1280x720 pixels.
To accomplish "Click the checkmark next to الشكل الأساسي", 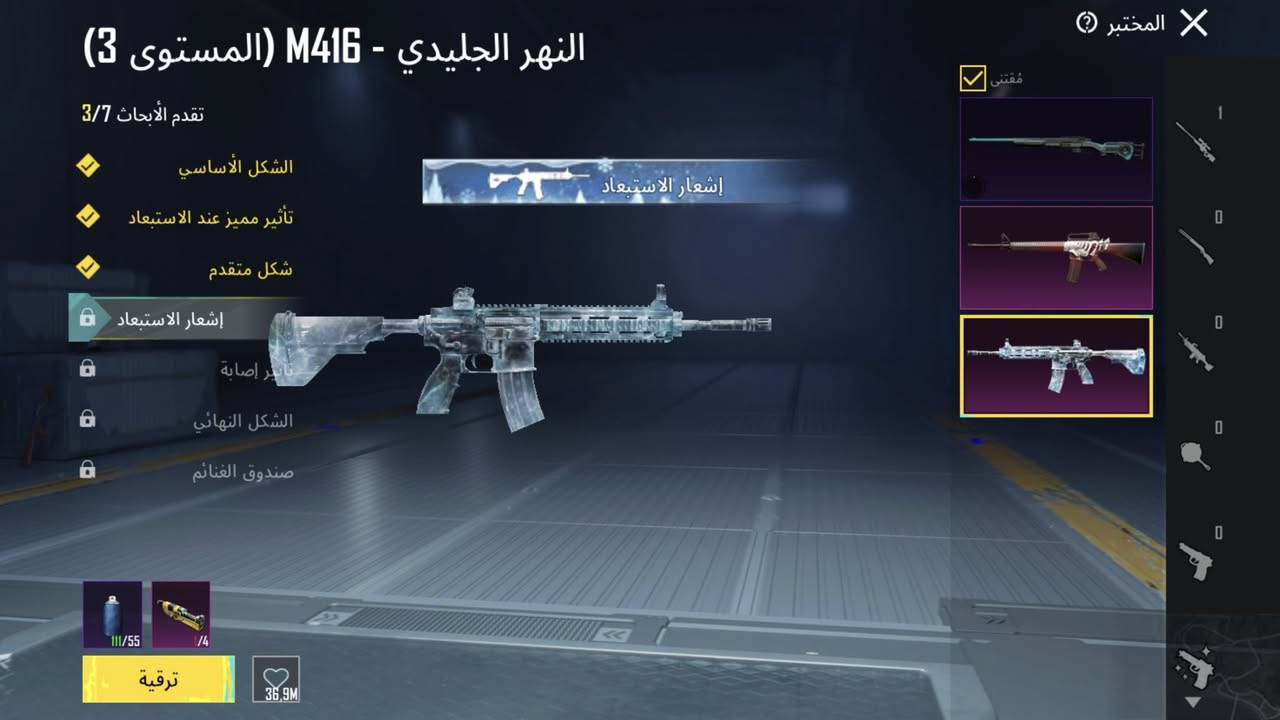I will pos(88,167).
